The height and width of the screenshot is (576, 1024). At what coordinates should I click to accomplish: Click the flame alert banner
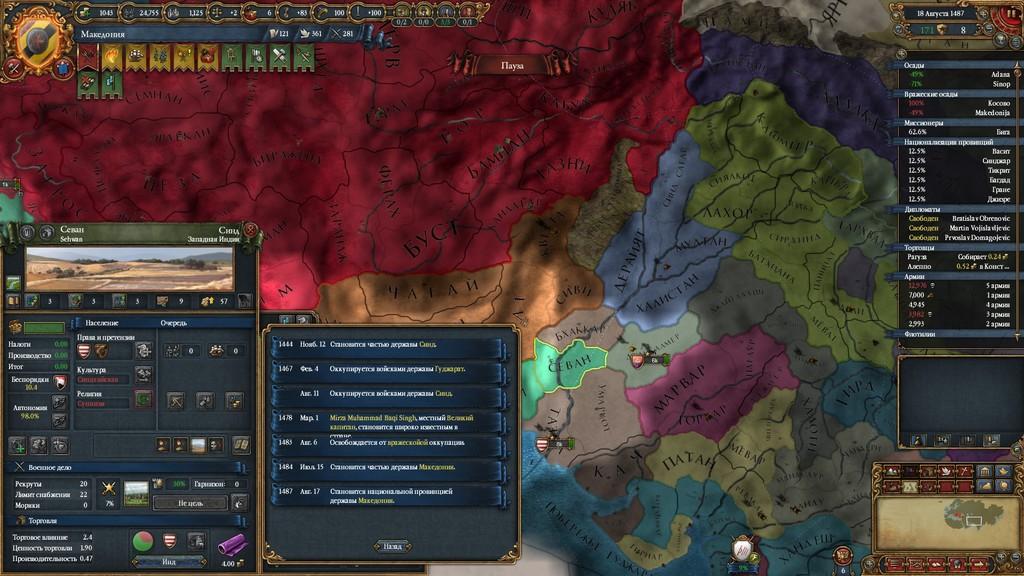click(x=109, y=59)
